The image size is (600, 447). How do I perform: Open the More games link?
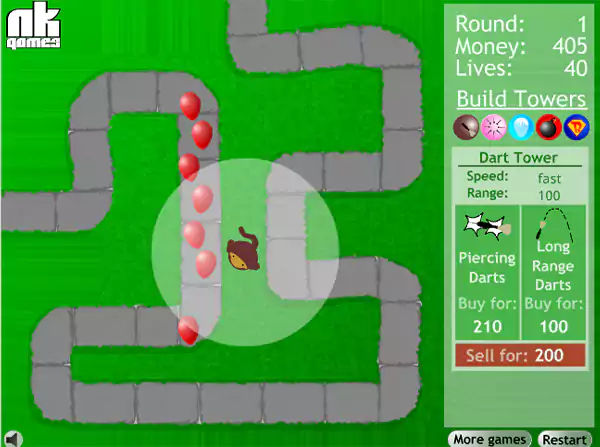[490, 439]
